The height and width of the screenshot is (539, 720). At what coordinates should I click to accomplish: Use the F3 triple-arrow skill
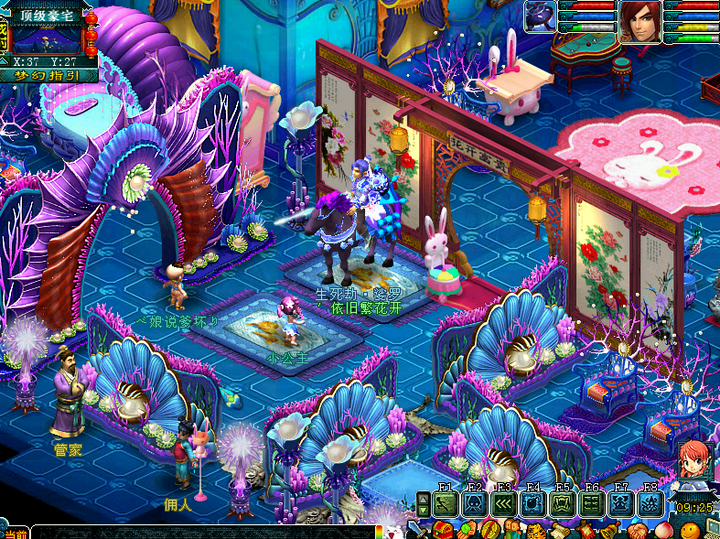(504, 503)
